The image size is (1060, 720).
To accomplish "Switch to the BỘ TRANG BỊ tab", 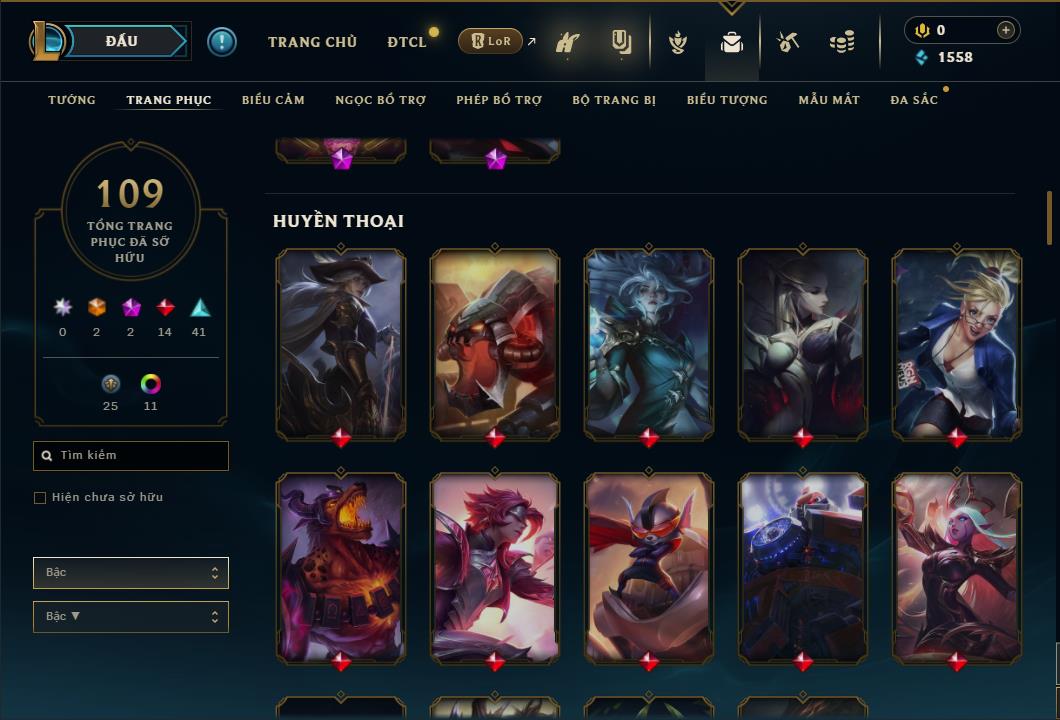I will (614, 100).
